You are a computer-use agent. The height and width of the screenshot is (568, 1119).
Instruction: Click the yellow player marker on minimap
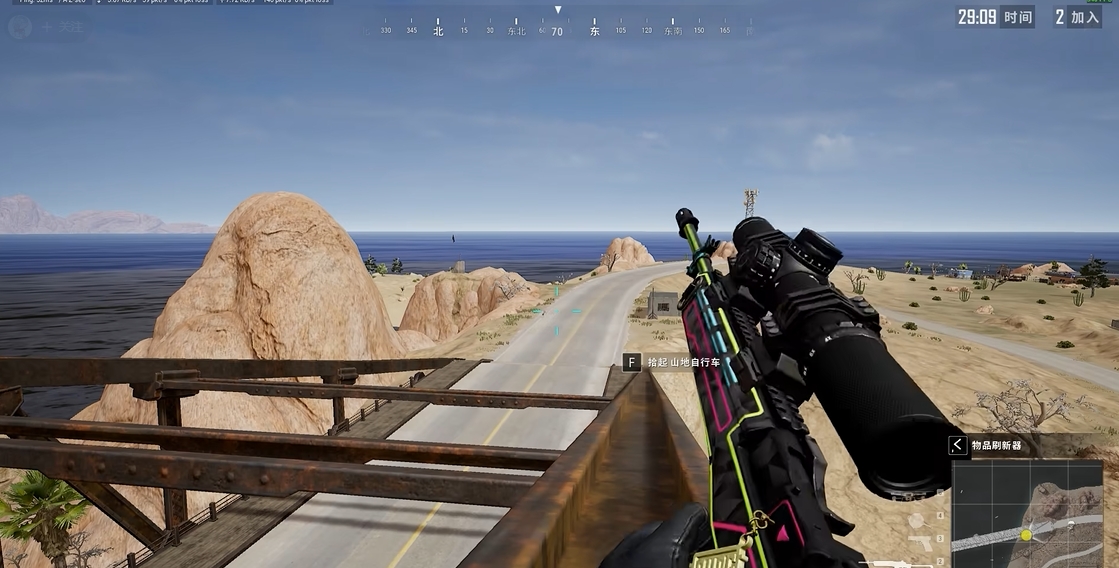coord(1025,536)
